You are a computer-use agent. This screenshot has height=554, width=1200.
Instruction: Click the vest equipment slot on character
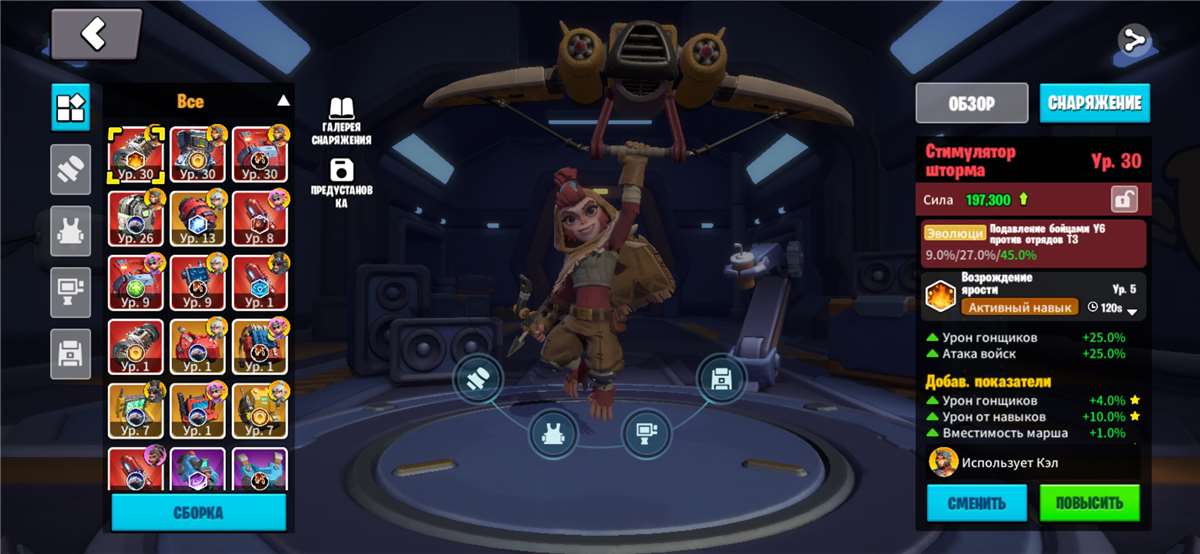552,435
